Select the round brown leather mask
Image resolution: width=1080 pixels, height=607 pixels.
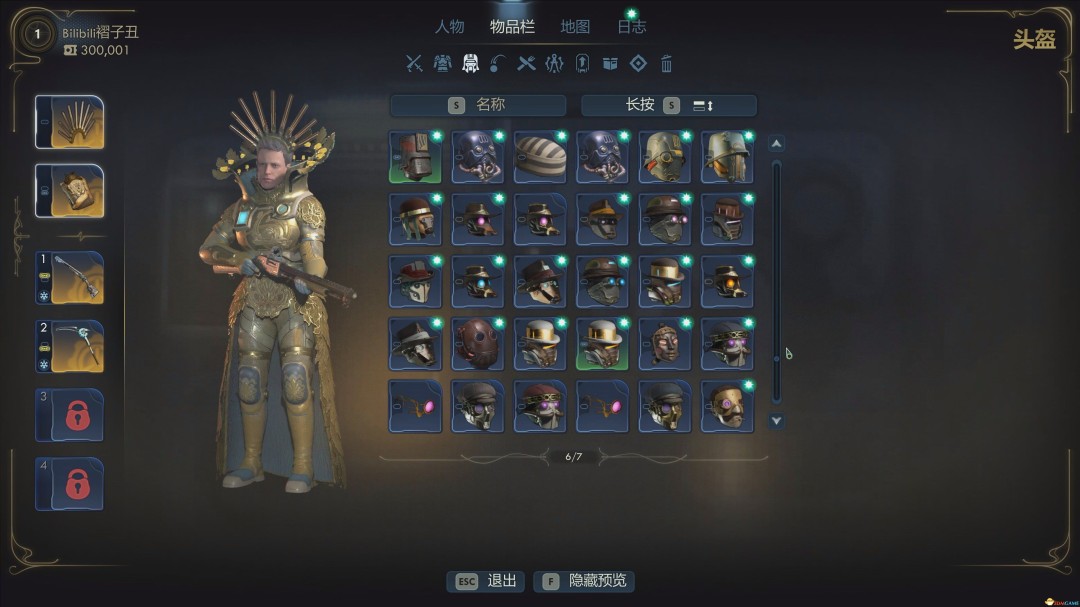(477, 344)
